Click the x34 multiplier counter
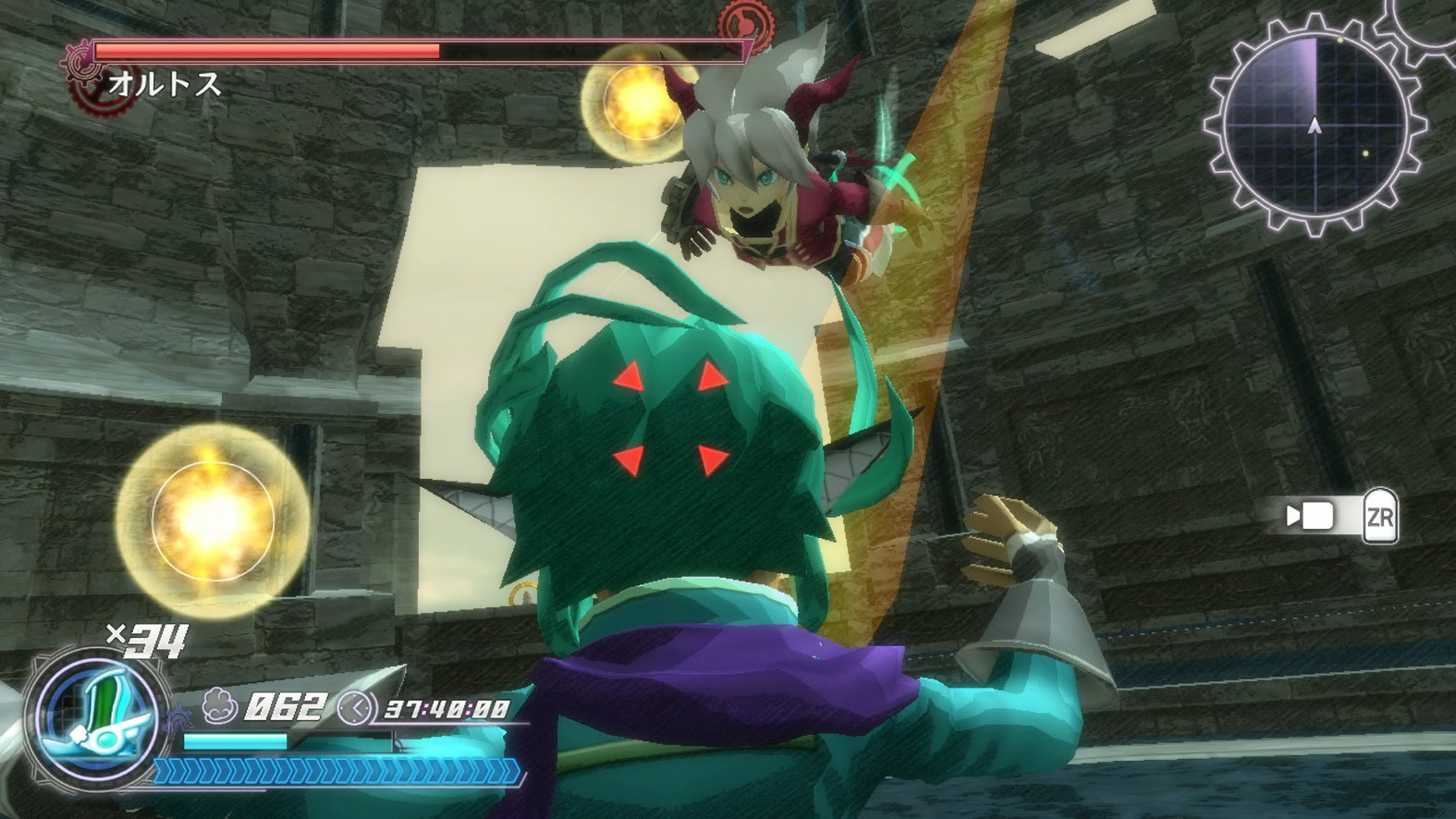 (150, 642)
